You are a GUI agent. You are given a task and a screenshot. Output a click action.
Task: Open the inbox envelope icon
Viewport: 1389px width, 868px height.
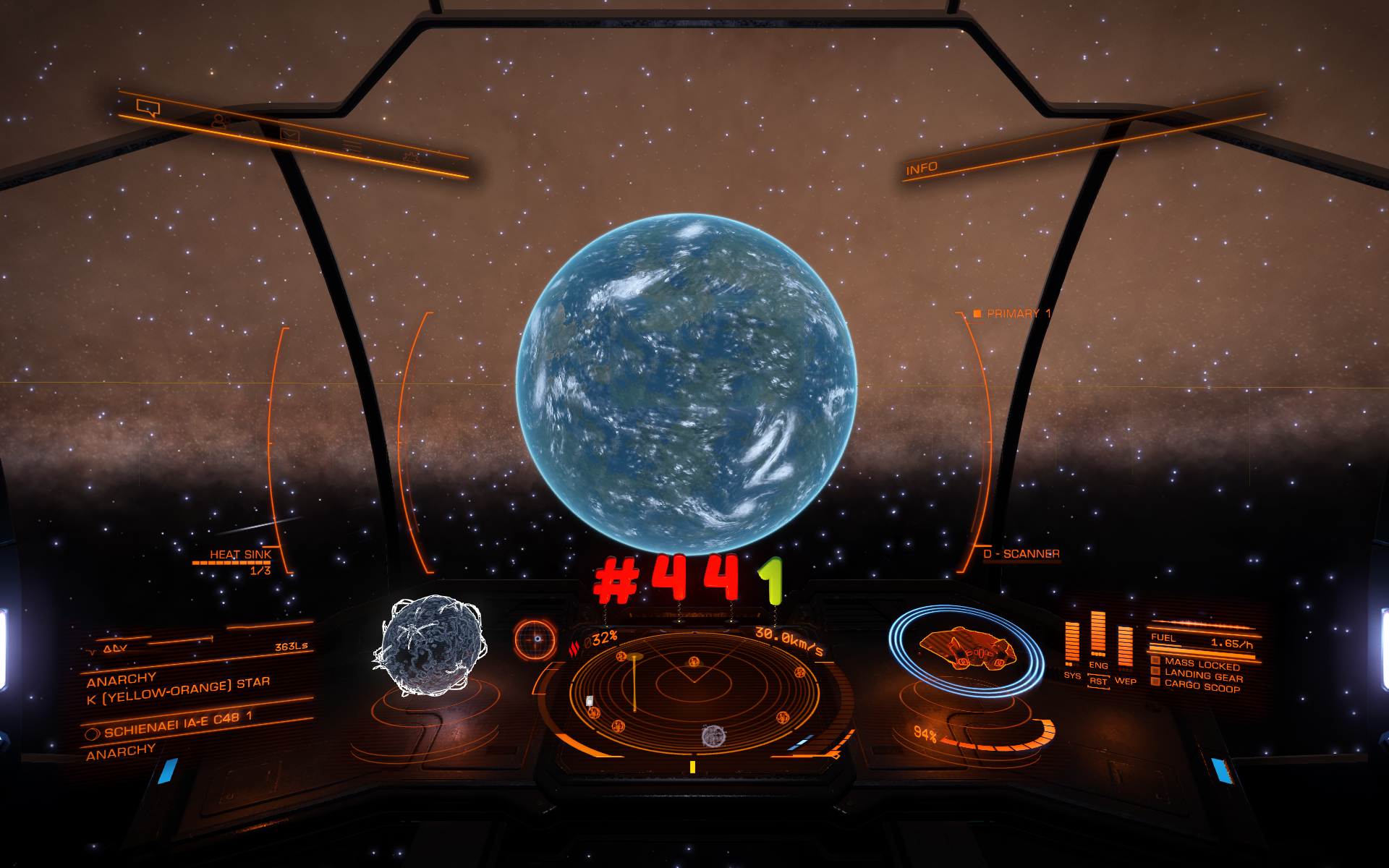point(289,135)
